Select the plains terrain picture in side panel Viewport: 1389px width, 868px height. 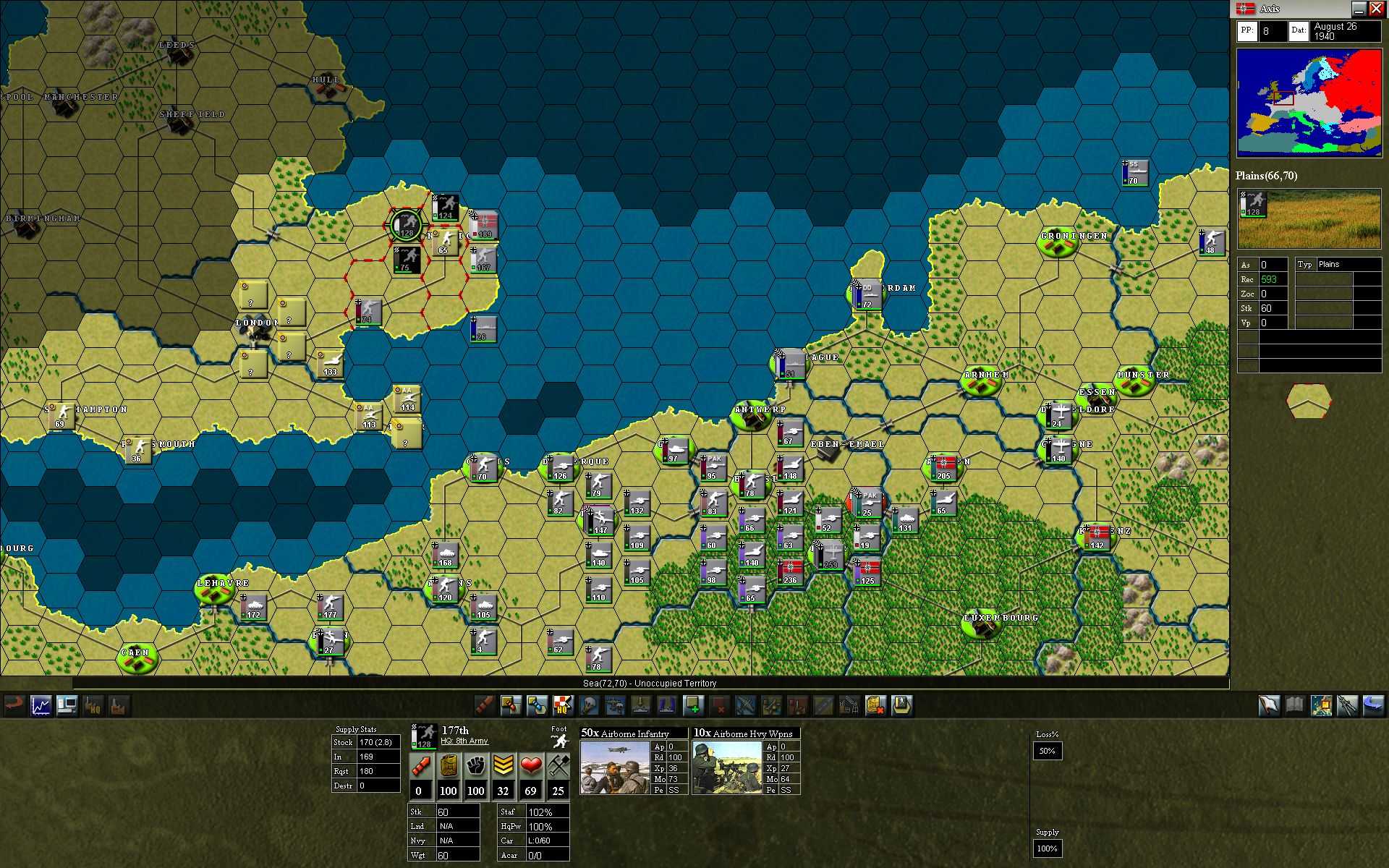pos(1308,219)
